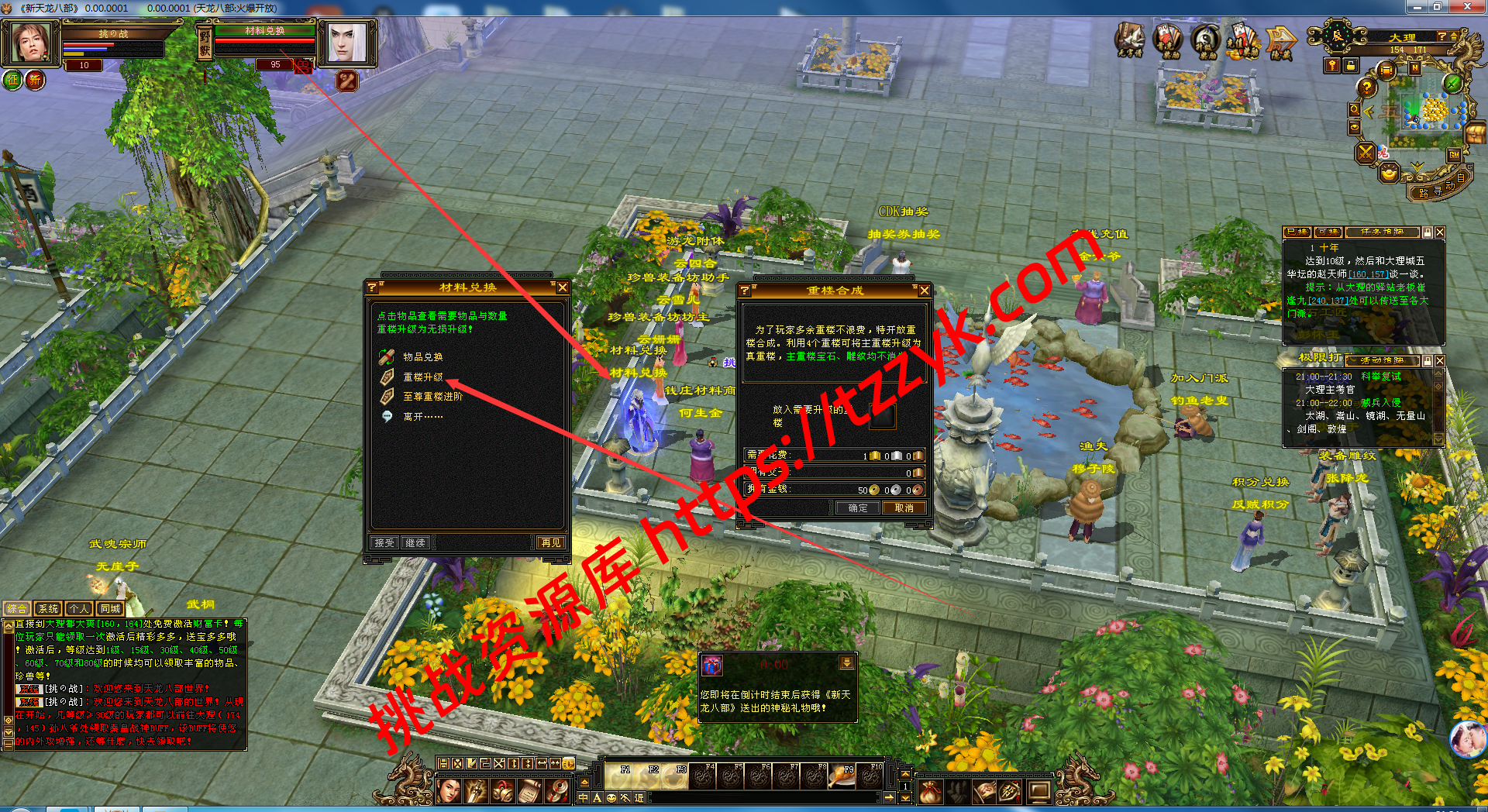The width and height of the screenshot is (1488, 812).
Task: Pick the 至尊重楼进阶 dialogue option
Action: tap(432, 397)
